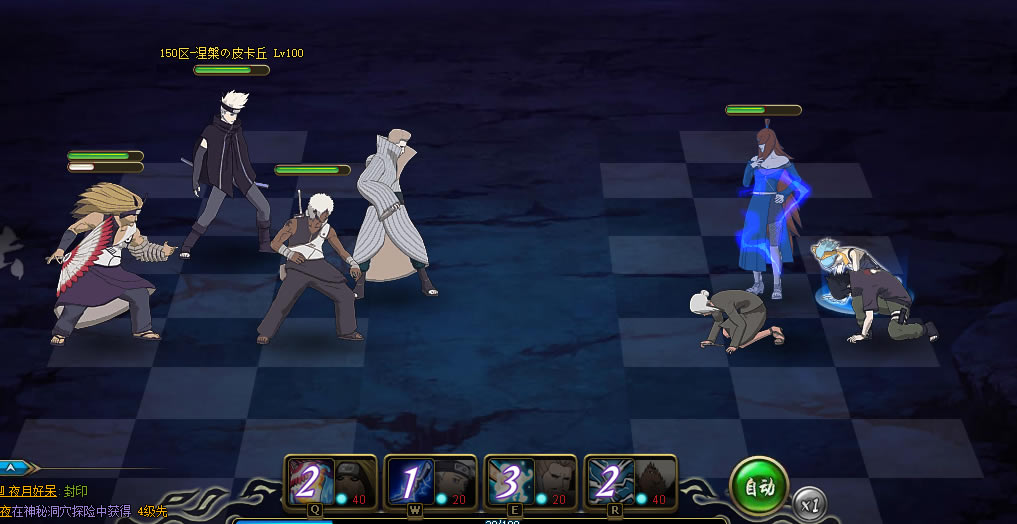This screenshot has height=524, width=1017.
Task: Trigger the E skill with cooldown 3
Action: 530,483
